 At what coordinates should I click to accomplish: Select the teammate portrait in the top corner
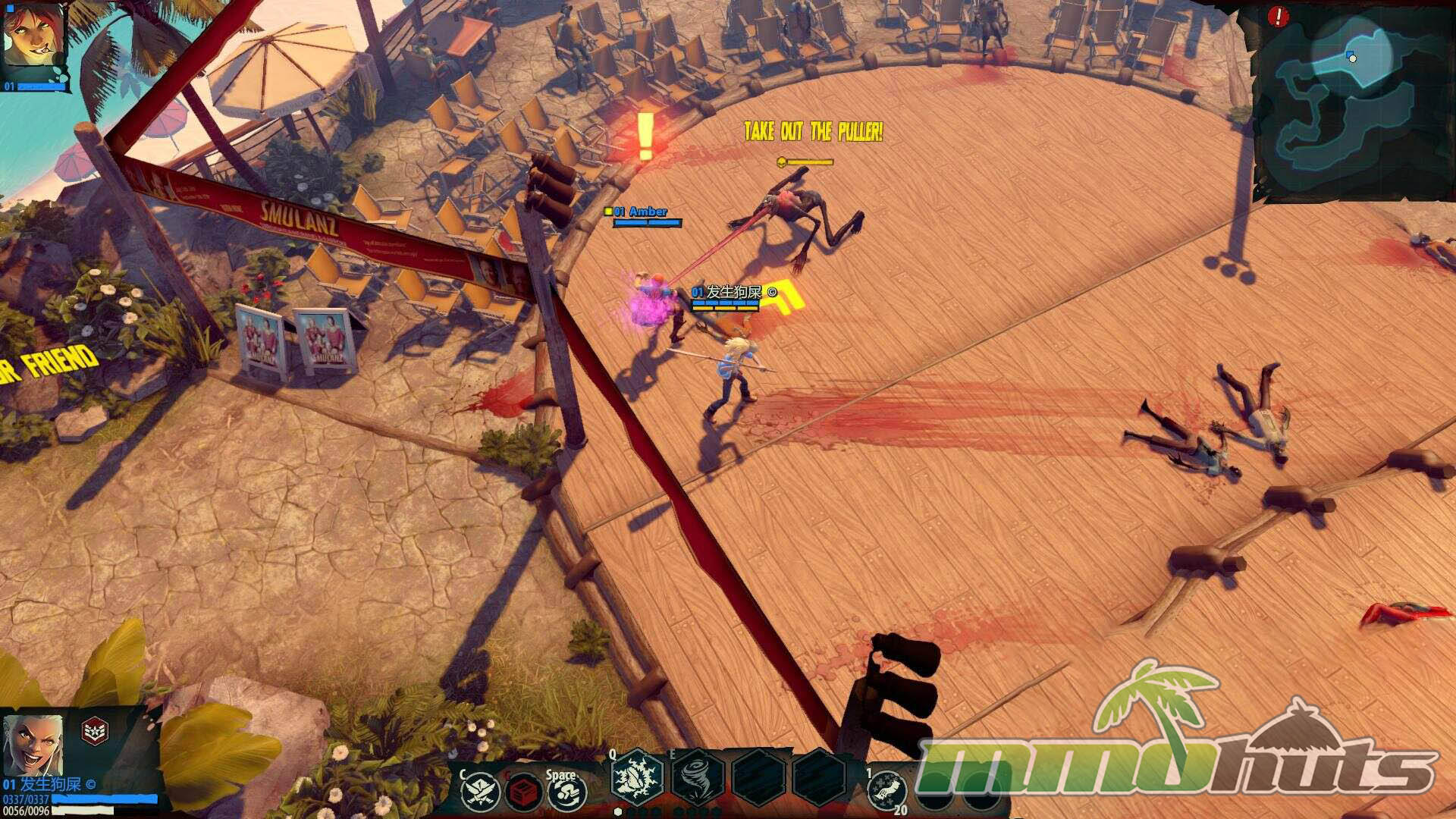[x=33, y=36]
